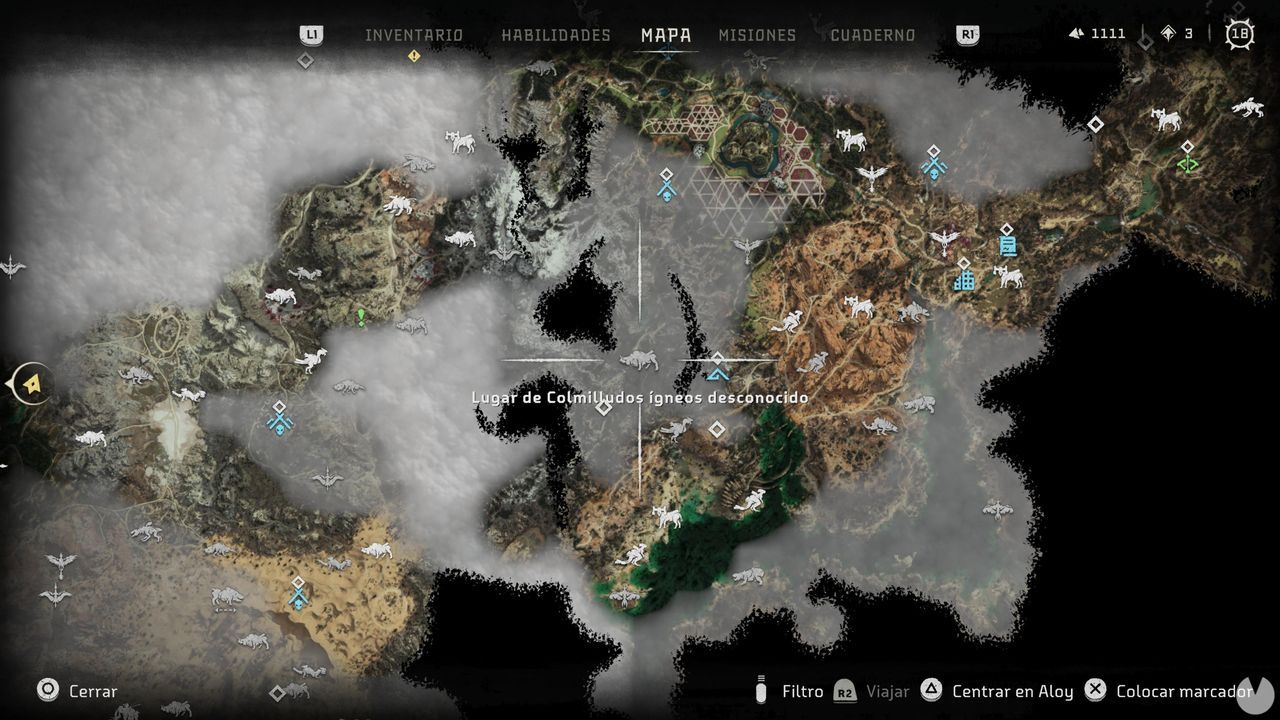Click the green exclamation quest marker
Image resolution: width=1280 pixels, height=720 pixels.
click(x=361, y=317)
